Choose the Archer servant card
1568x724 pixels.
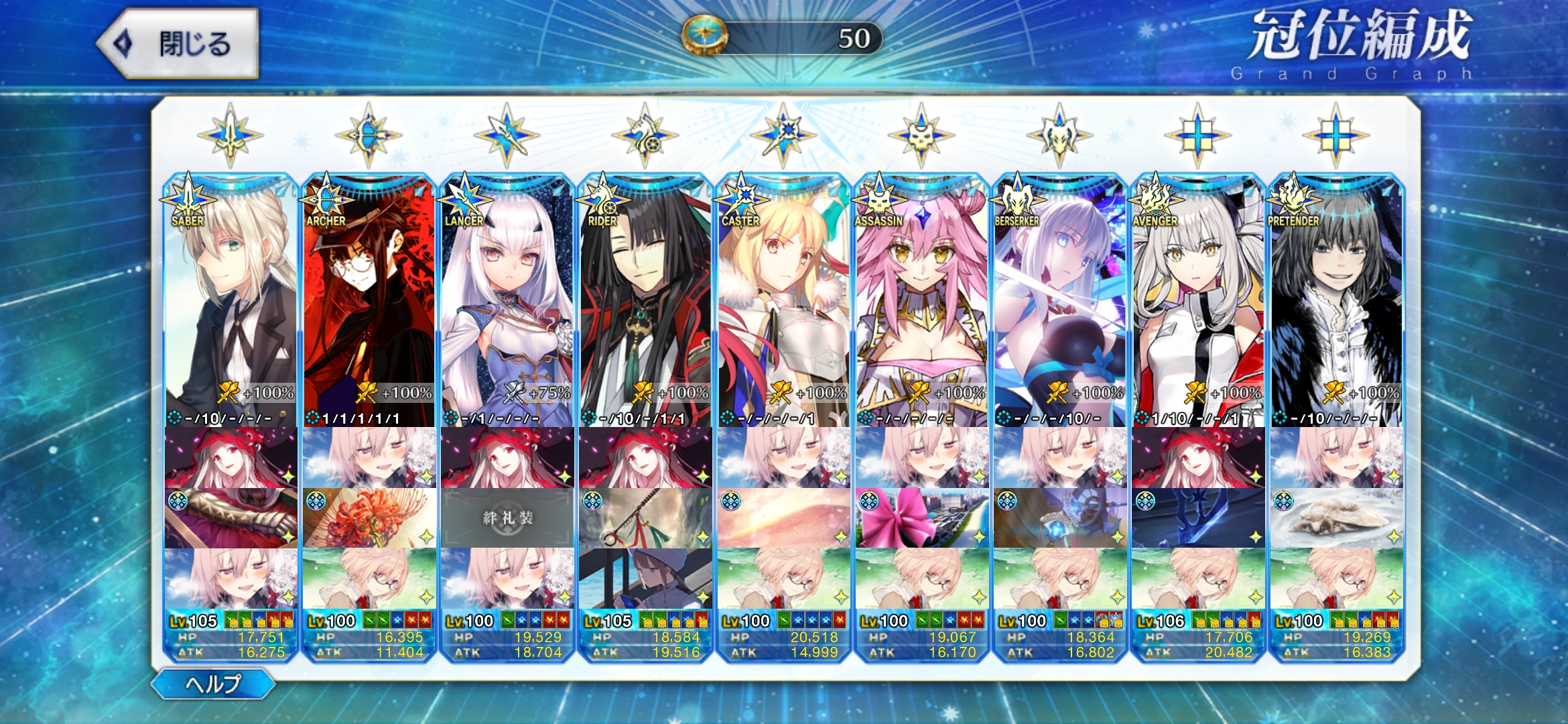point(369,302)
